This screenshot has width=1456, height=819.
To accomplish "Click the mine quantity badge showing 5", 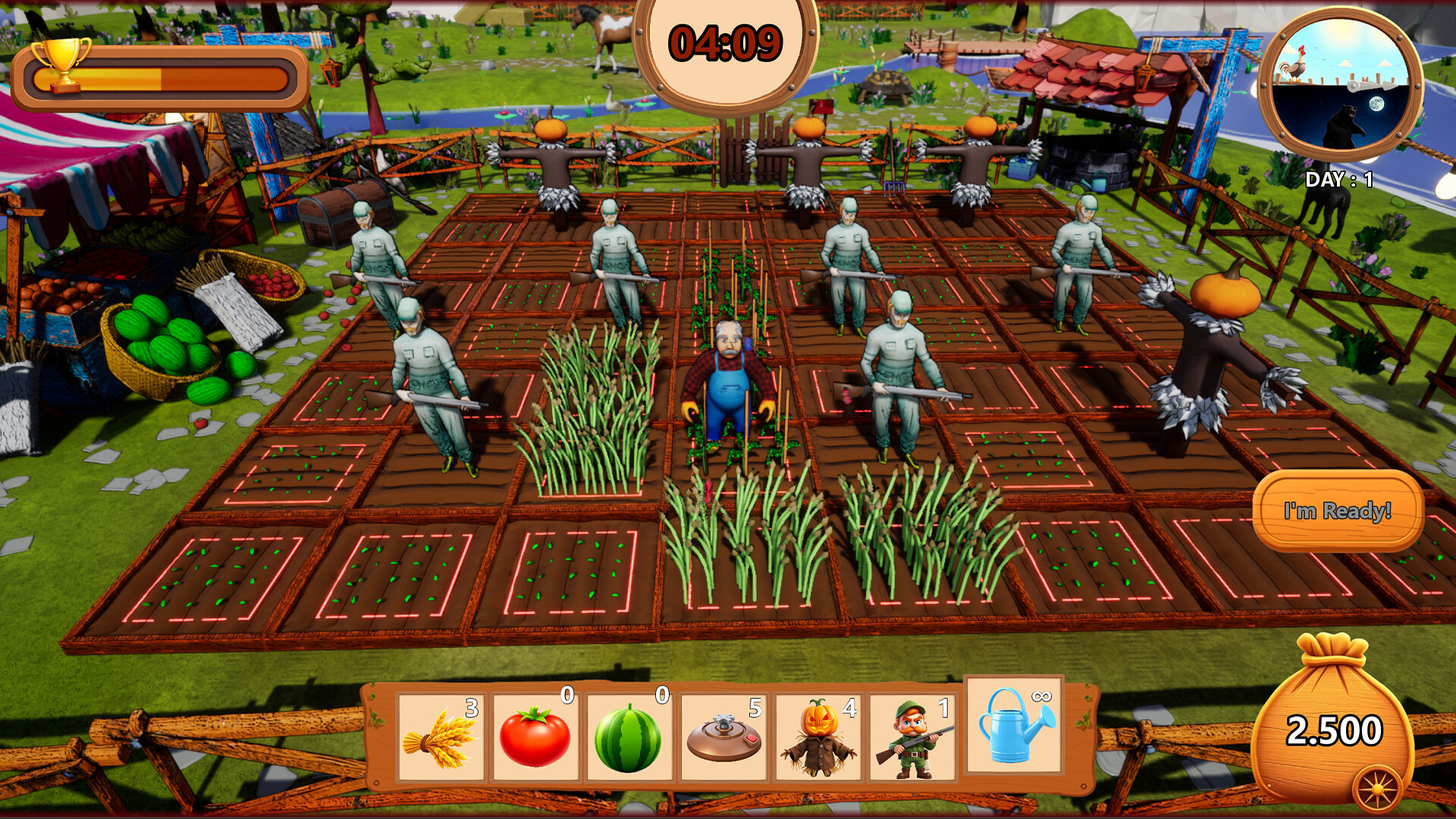I will tap(754, 709).
